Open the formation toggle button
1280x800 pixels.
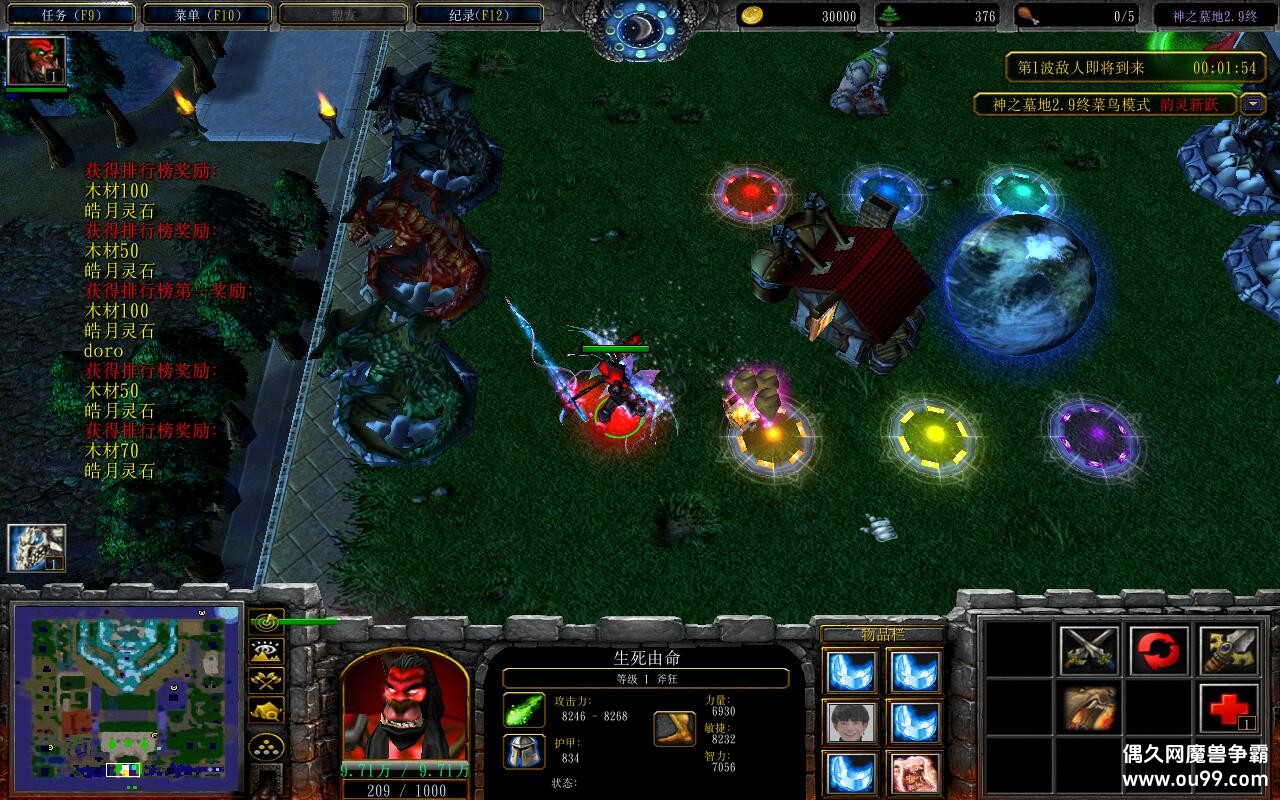[267, 748]
